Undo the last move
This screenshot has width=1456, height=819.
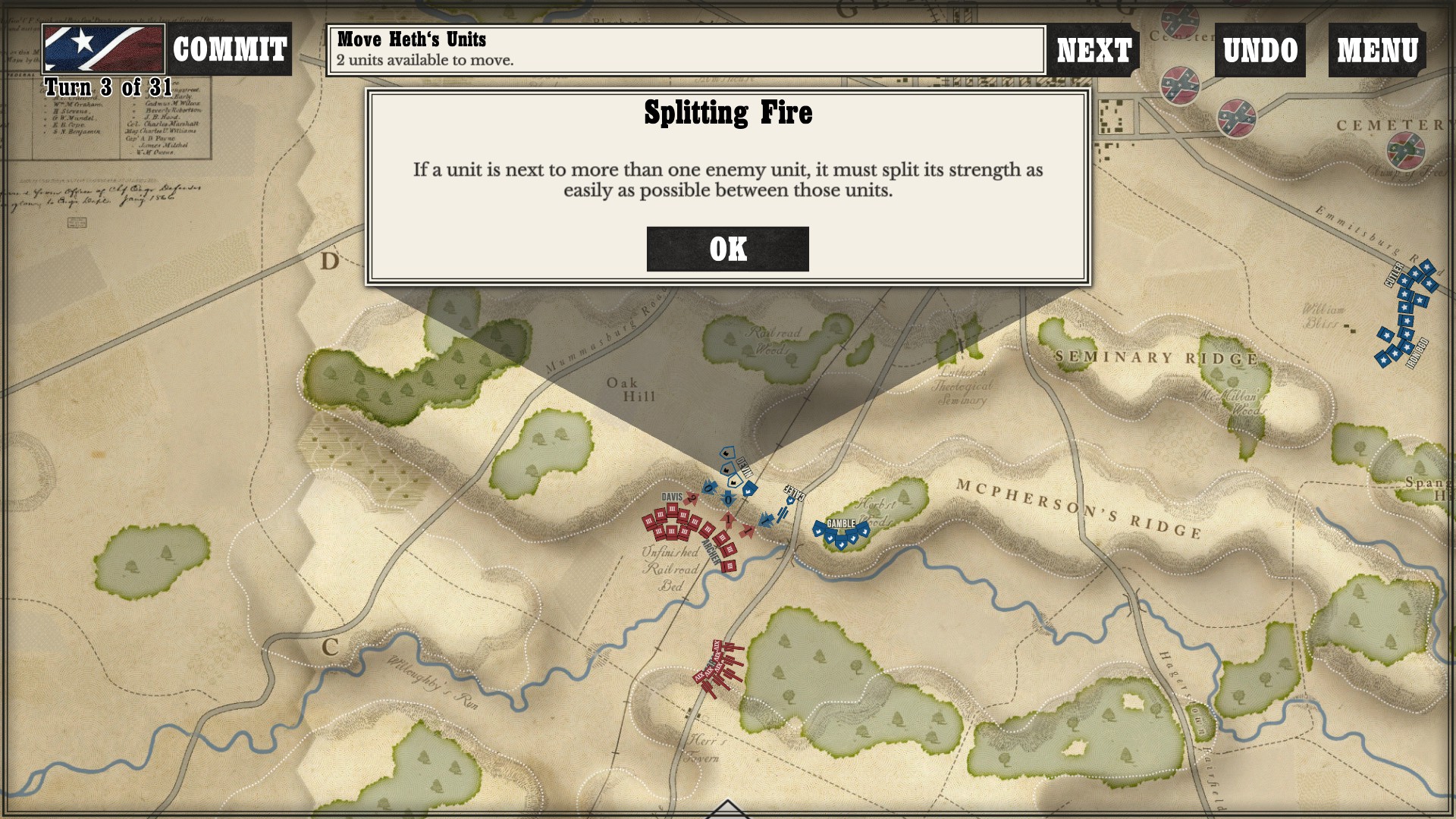[x=1260, y=51]
